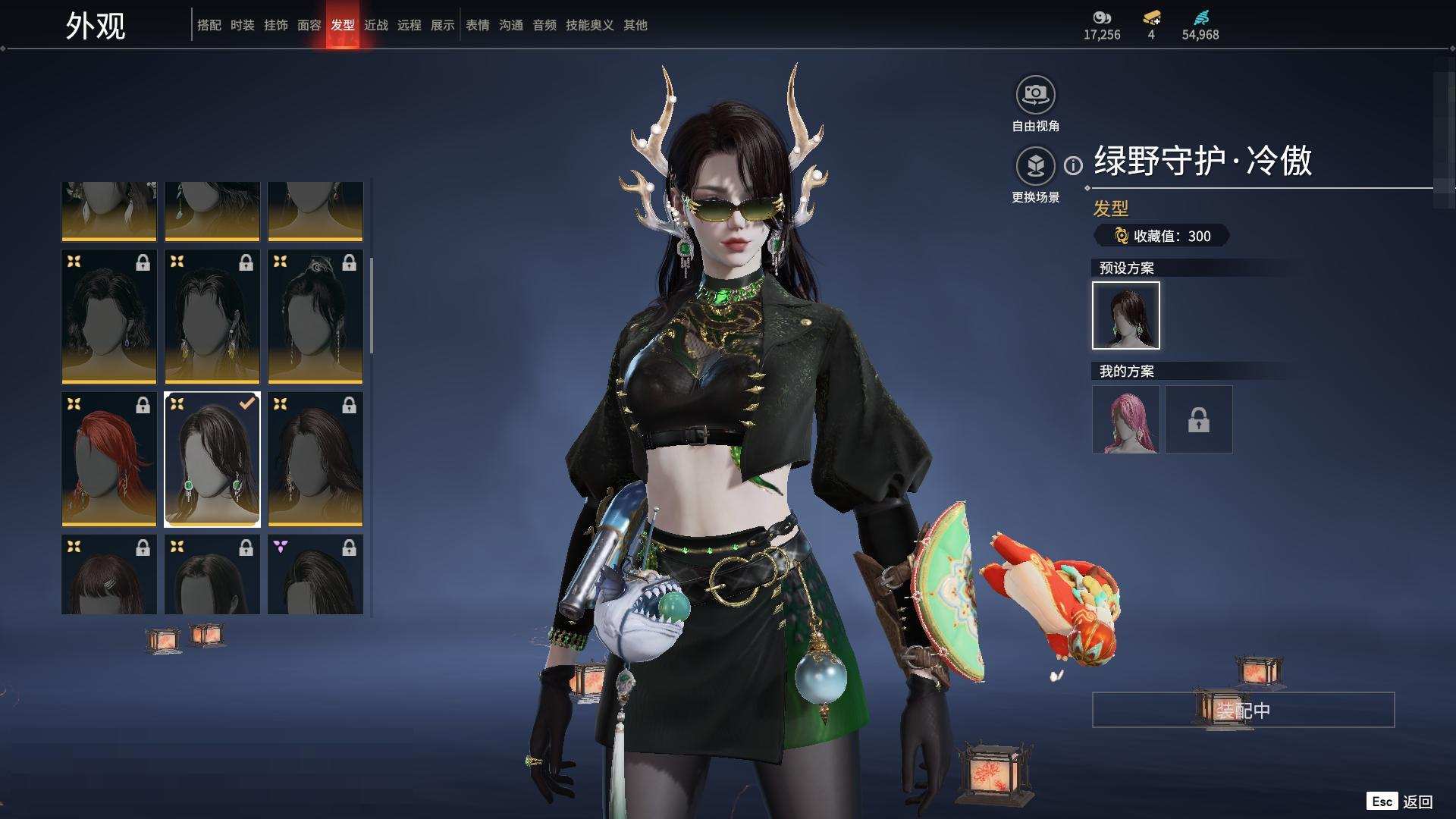Screen dimensions: 1456x819
Task: Click the locked custom scheme slot
Action: click(x=1198, y=419)
